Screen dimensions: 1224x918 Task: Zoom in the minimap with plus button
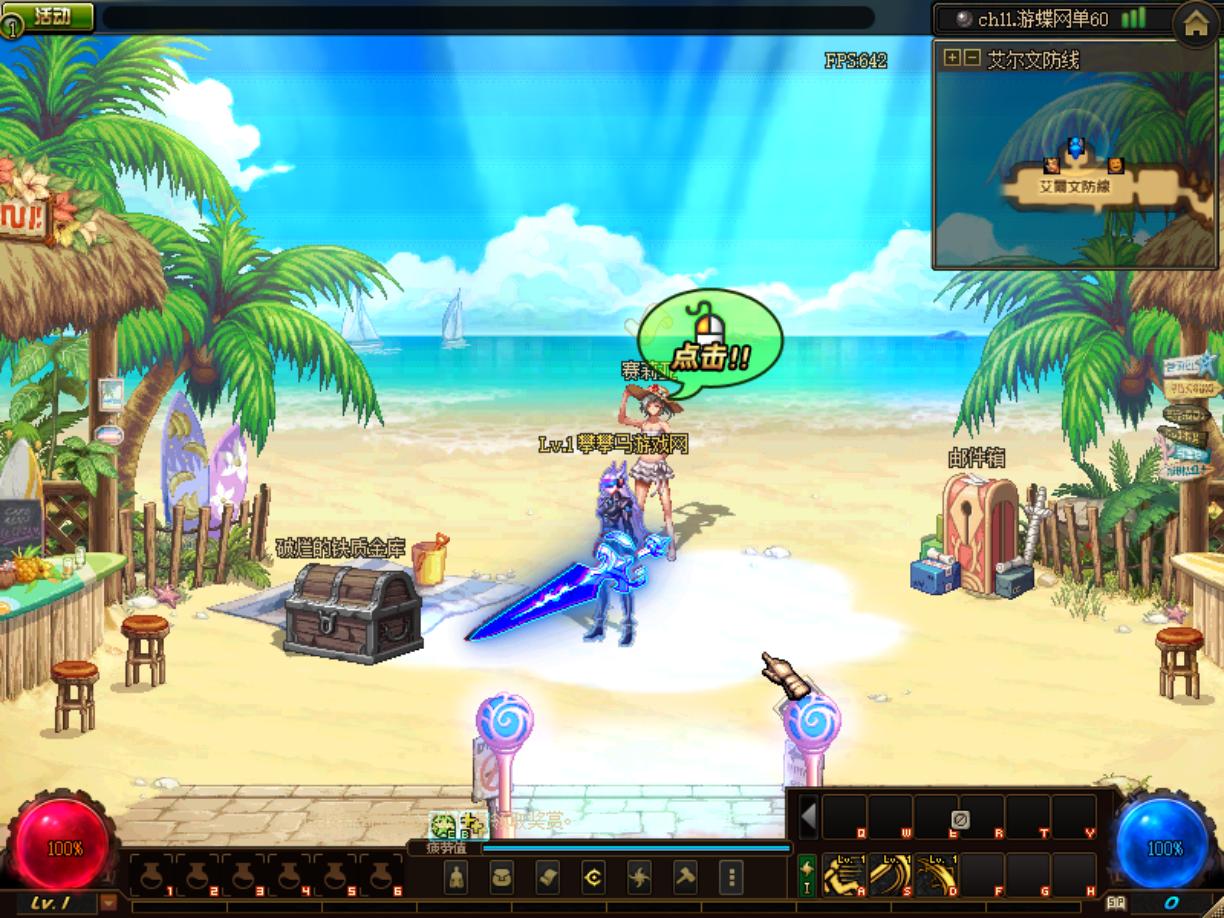(x=952, y=58)
